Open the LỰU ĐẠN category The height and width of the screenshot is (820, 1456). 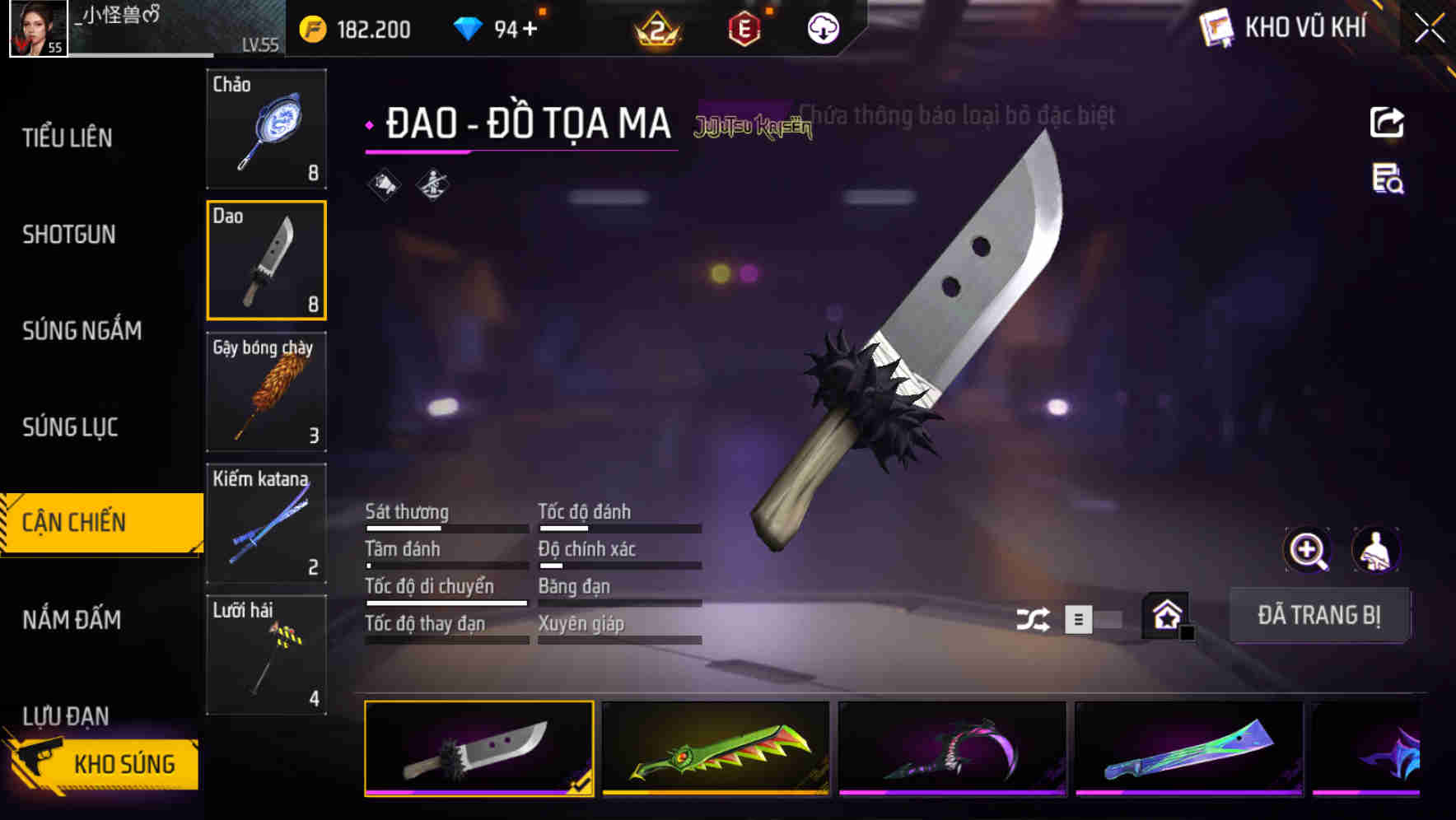pyautogui.click(x=69, y=715)
